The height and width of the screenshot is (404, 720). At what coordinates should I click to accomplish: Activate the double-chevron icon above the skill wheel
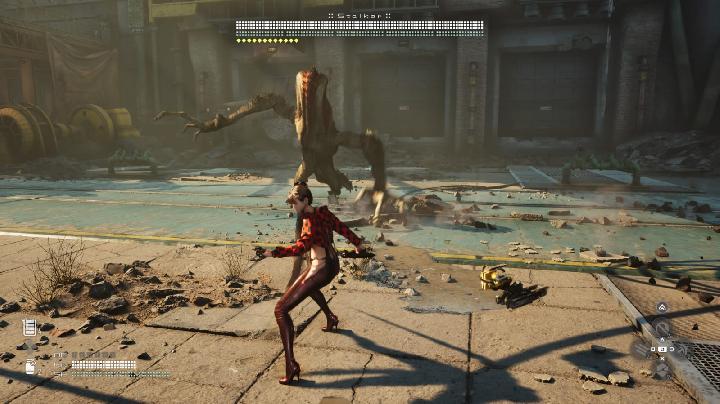click(661, 307)
